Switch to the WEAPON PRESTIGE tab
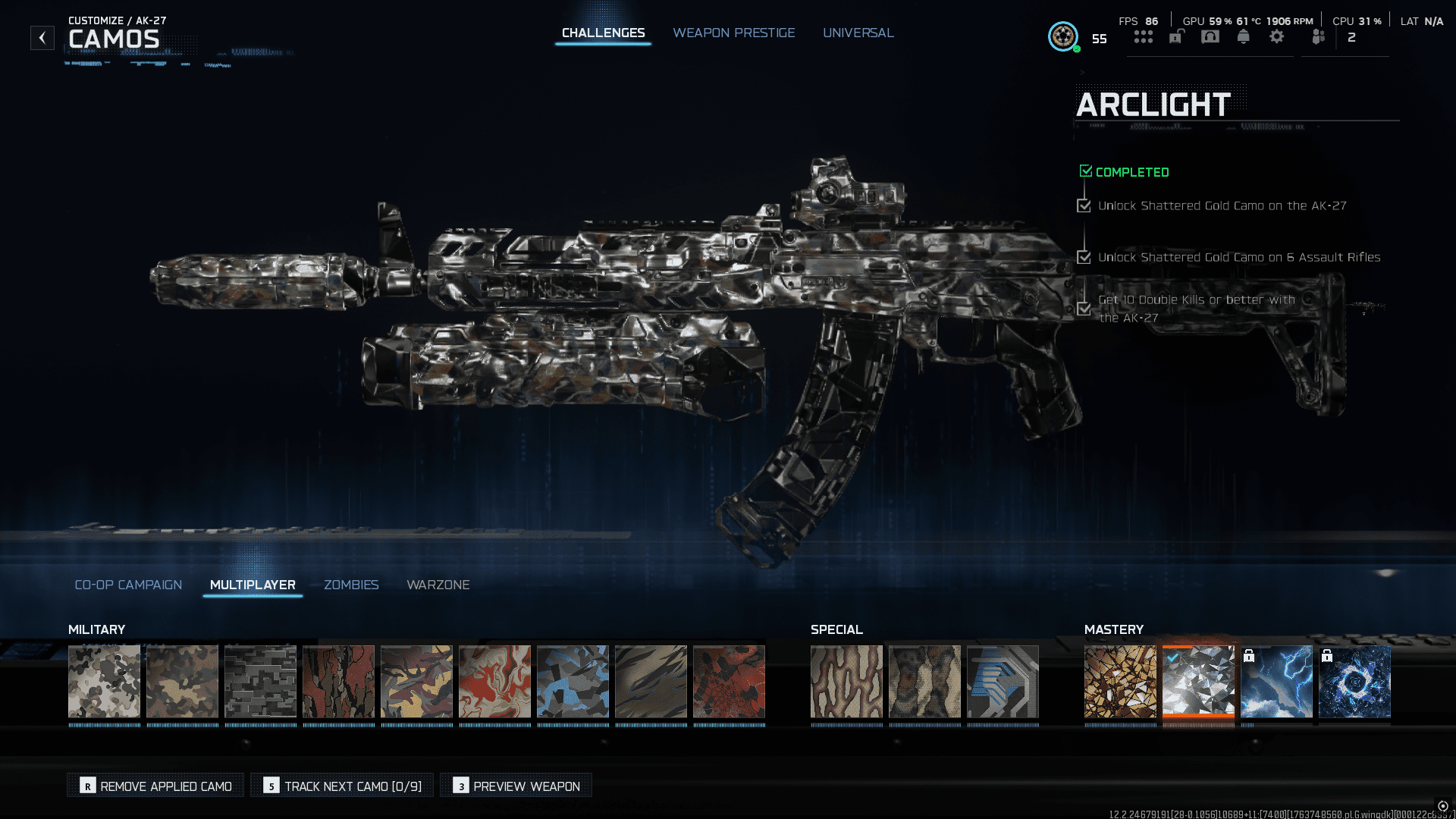 pyautogui.click(x=733, y=33)
